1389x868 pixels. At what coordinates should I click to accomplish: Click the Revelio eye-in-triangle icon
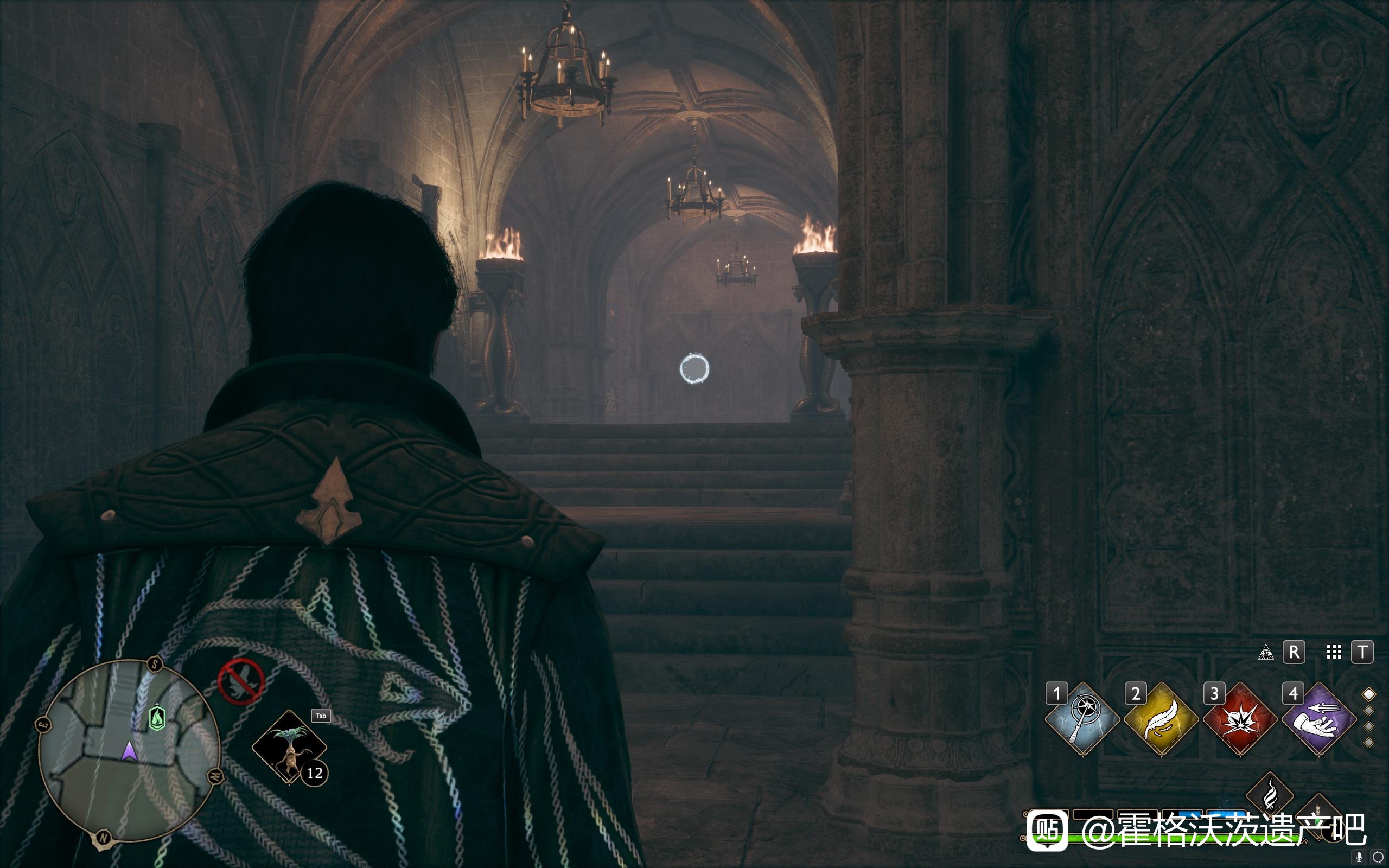point(1266,652)
